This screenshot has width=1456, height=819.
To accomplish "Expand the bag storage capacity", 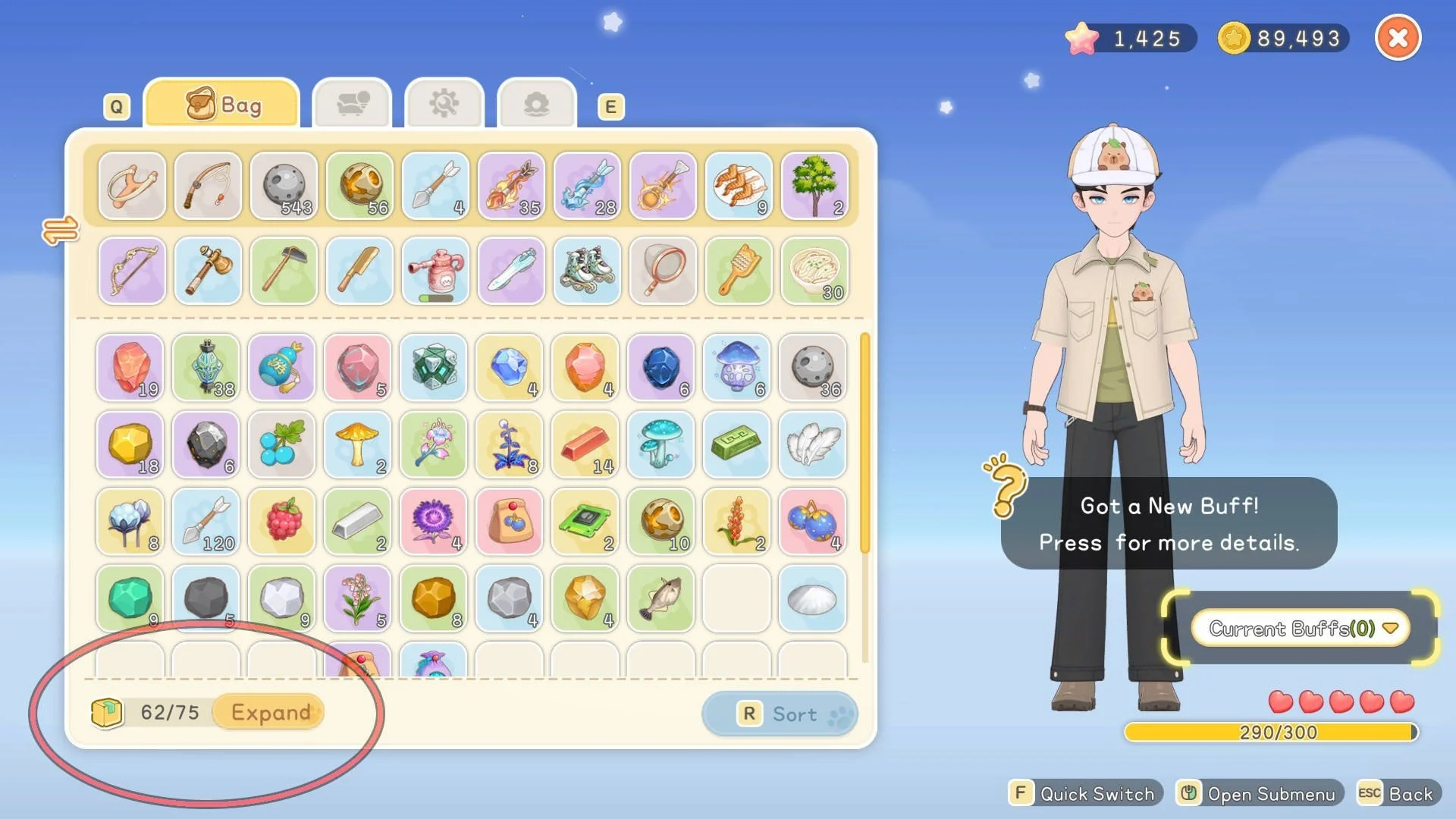I will coord(270,712).
